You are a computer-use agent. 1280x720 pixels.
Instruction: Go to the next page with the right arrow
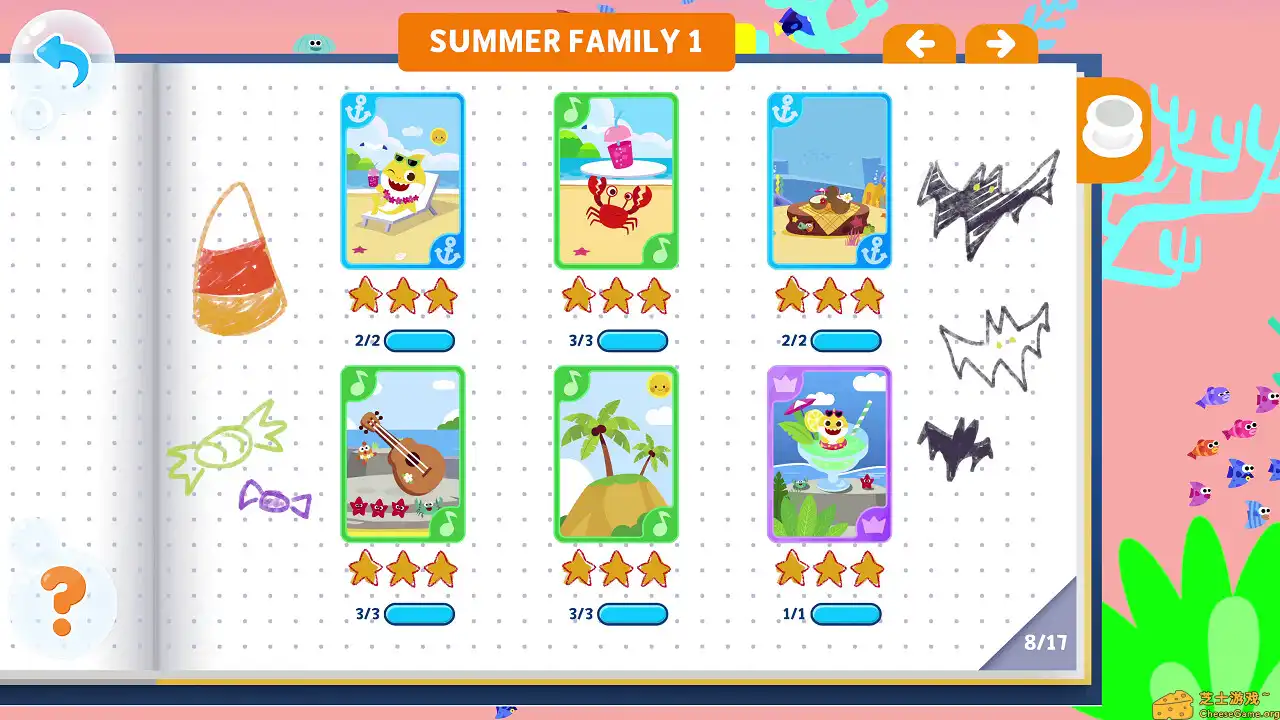coord(1000,43)
